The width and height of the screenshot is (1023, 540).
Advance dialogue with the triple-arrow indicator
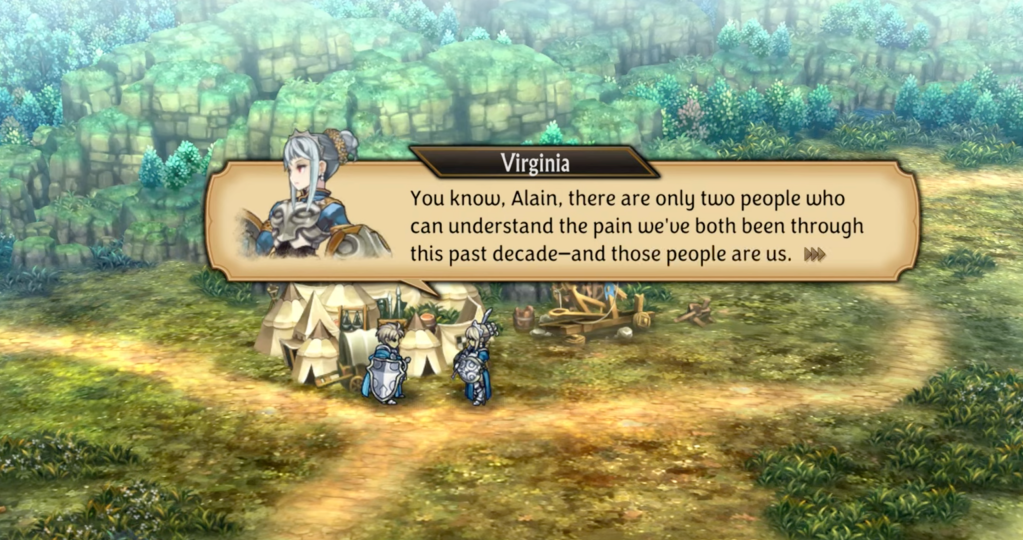click(815, 255)
